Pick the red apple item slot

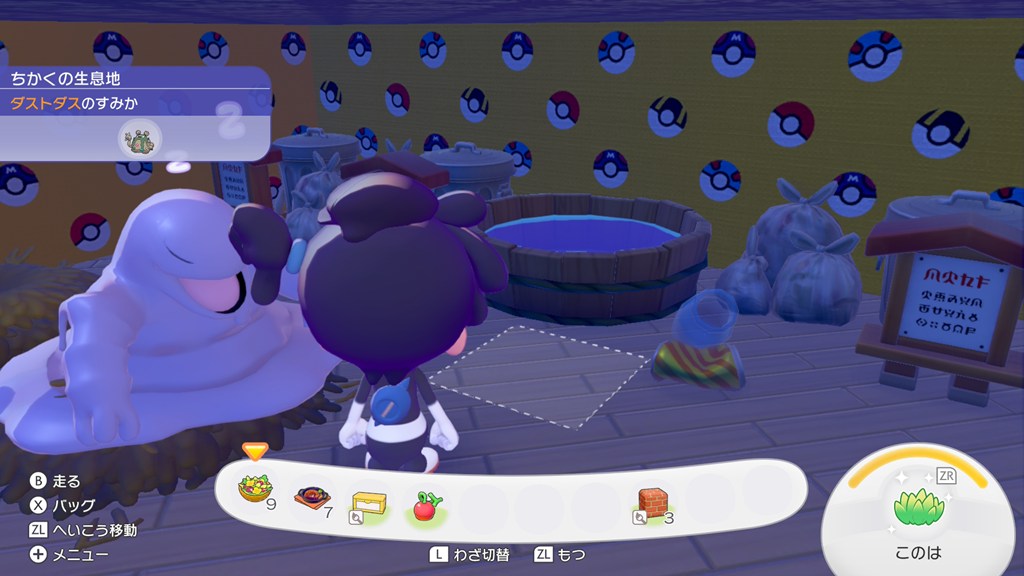425,503
